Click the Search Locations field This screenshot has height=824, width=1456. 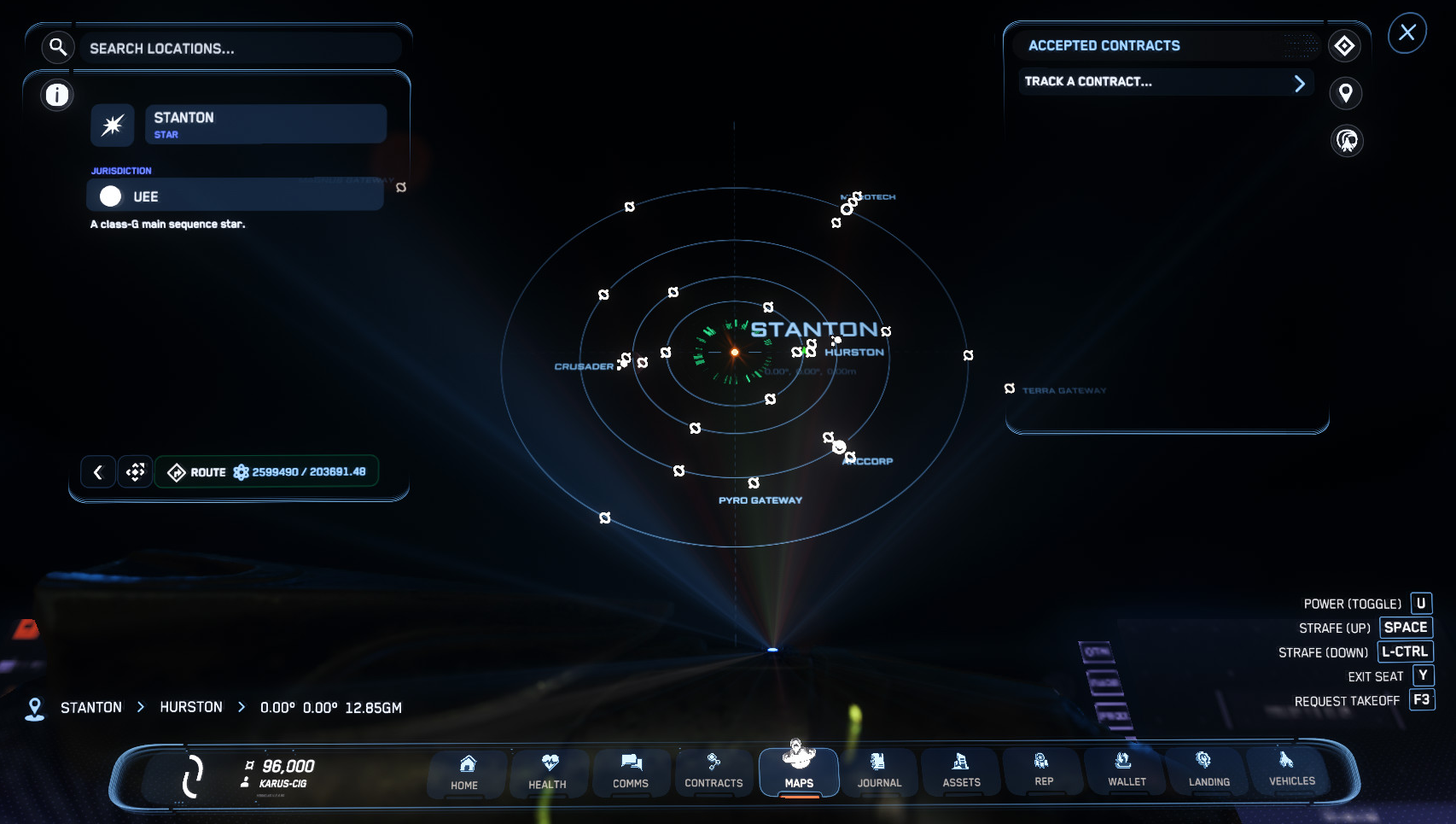[239, 49]
